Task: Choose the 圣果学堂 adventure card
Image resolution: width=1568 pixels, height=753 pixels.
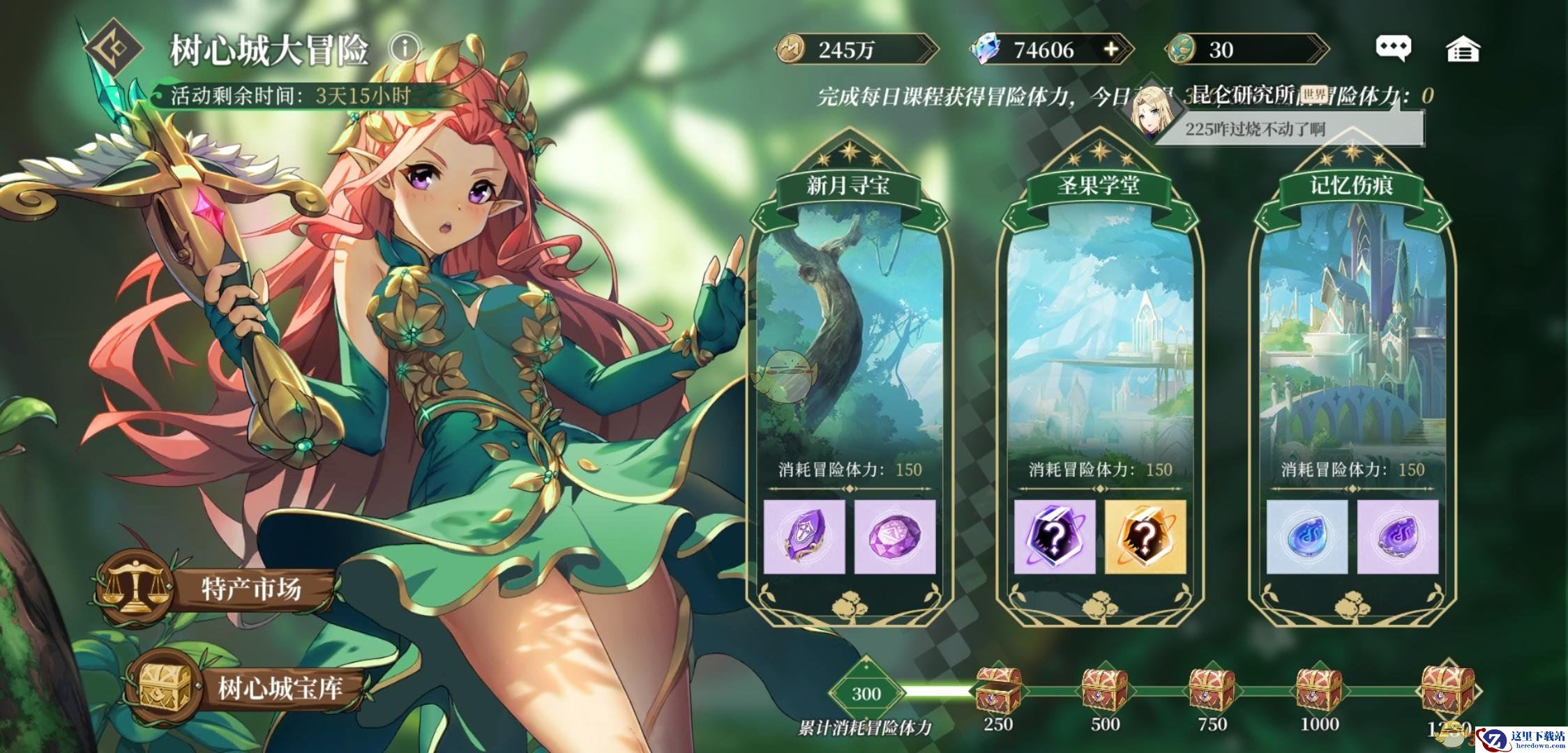Action: tap(1099, 335)
